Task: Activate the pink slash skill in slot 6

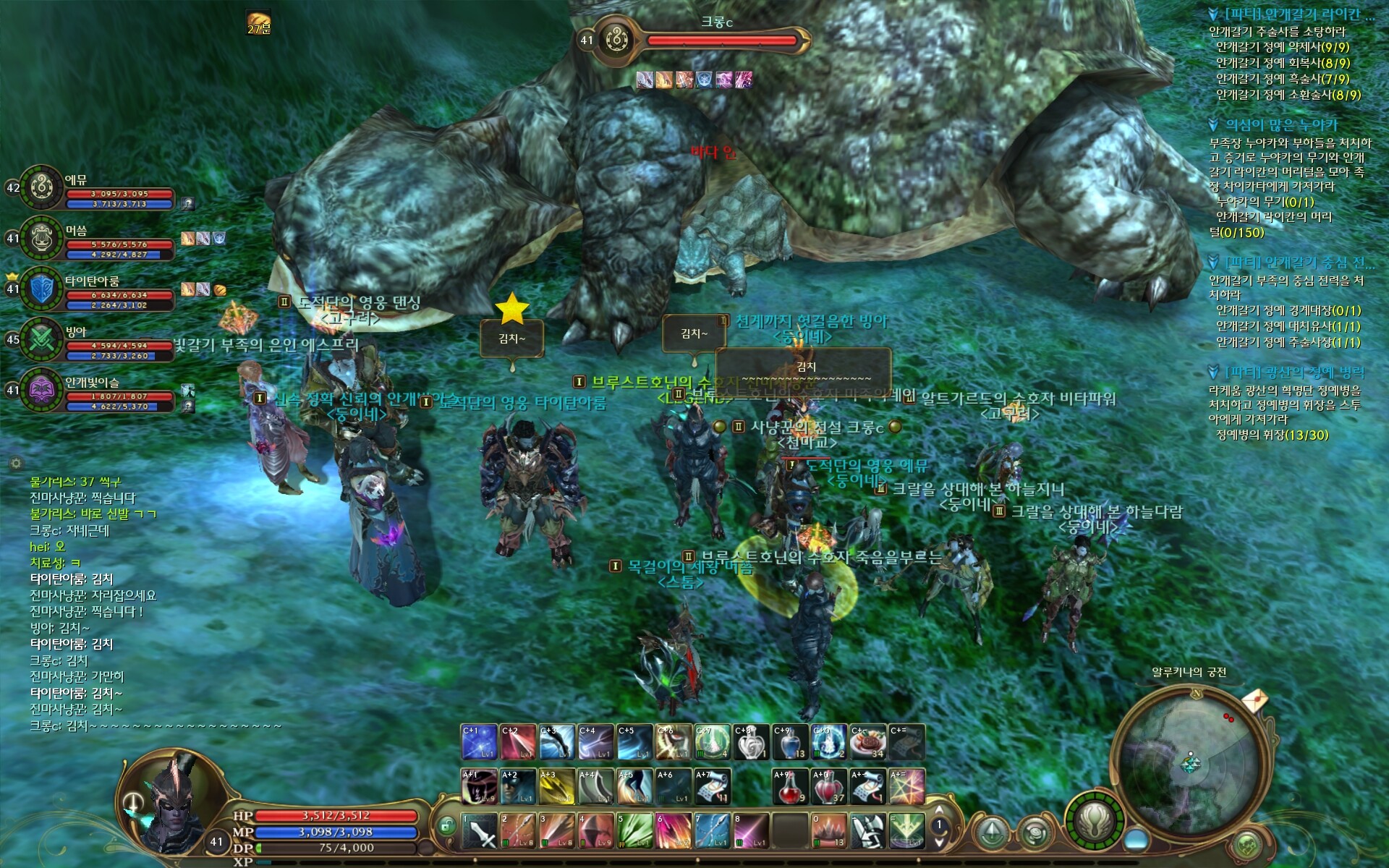Action: pos(674,830)
